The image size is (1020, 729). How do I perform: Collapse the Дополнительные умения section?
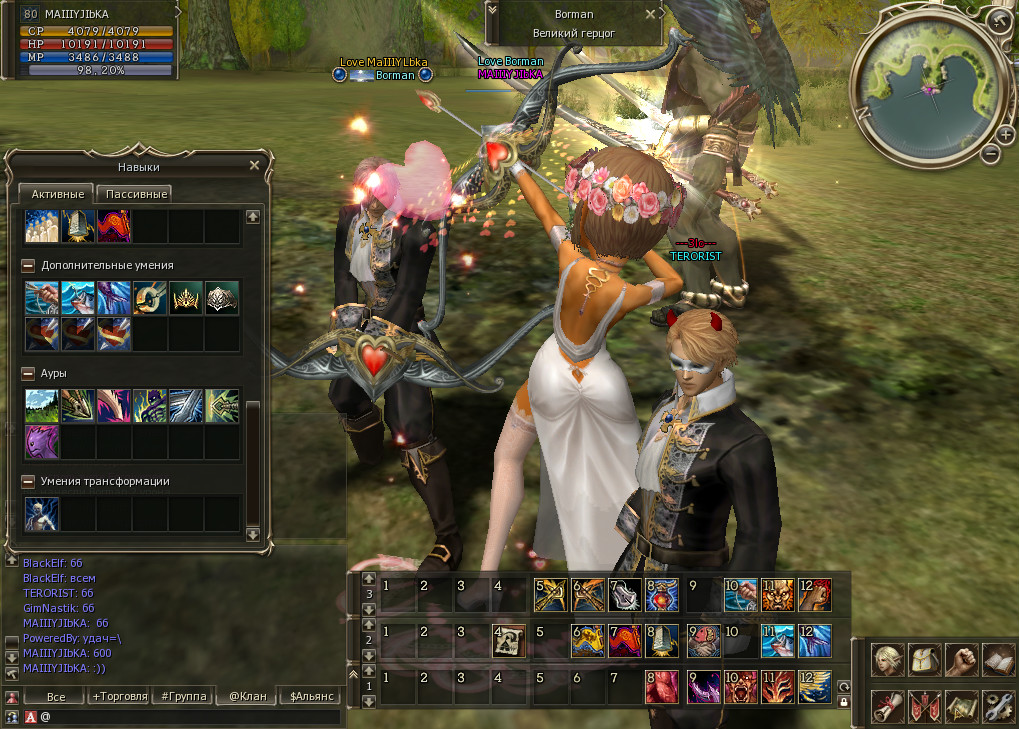(x=28, y=266)
